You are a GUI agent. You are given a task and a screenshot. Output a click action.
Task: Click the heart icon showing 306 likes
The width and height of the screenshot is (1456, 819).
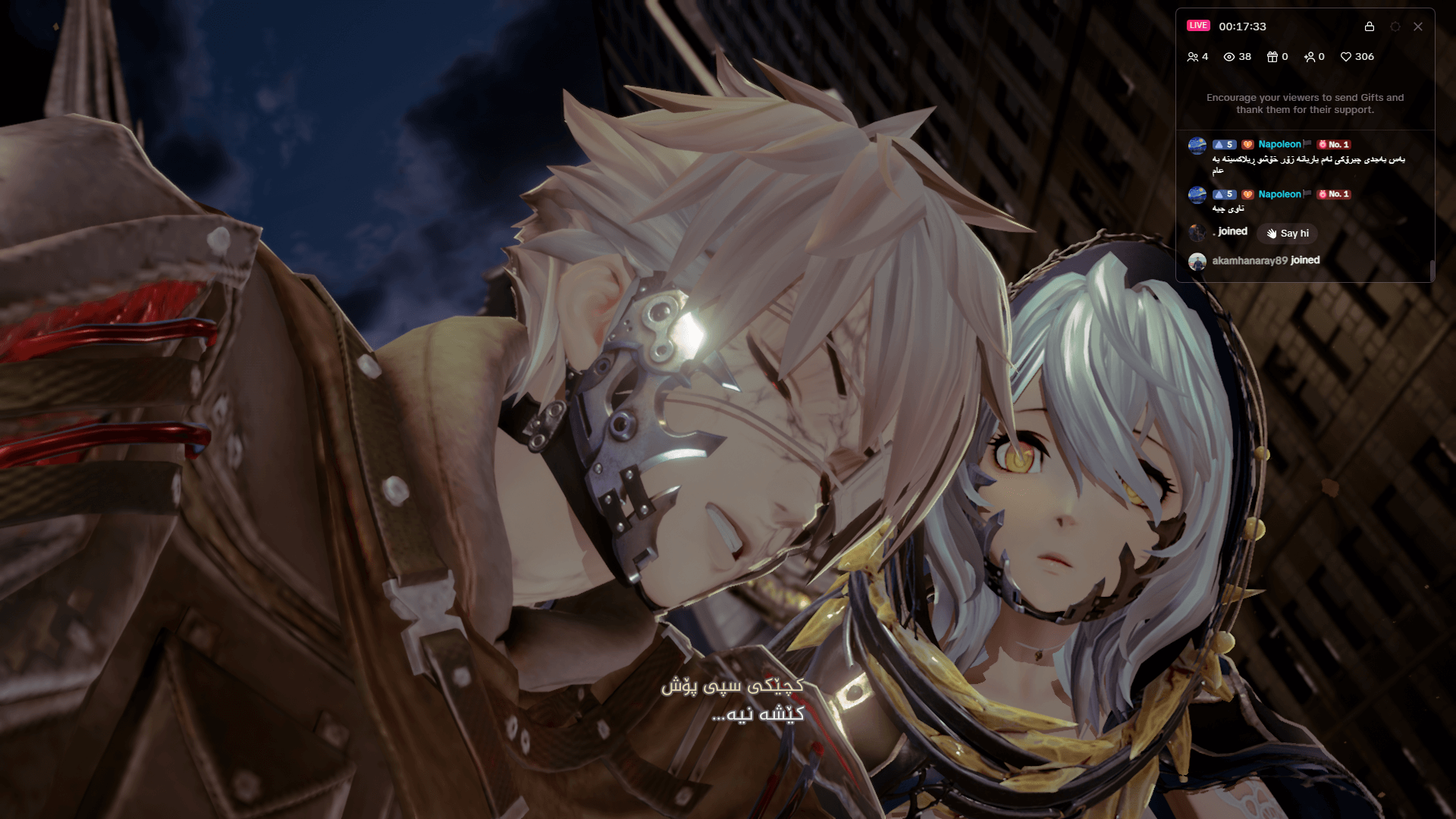pyautogui.click(x=1347, y=57)
